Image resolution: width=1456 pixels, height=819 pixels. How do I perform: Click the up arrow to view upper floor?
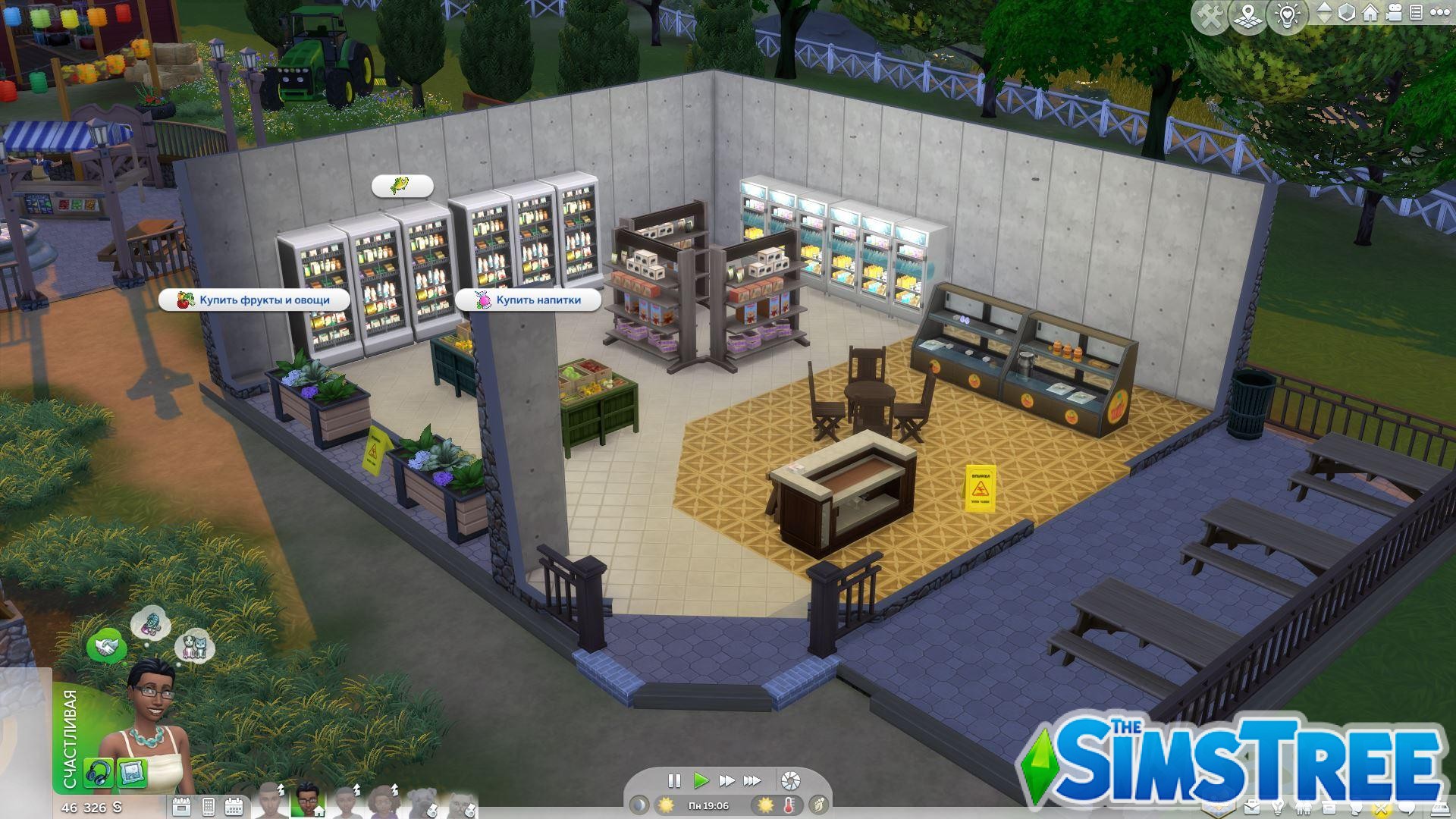[x=1323, y=7]
